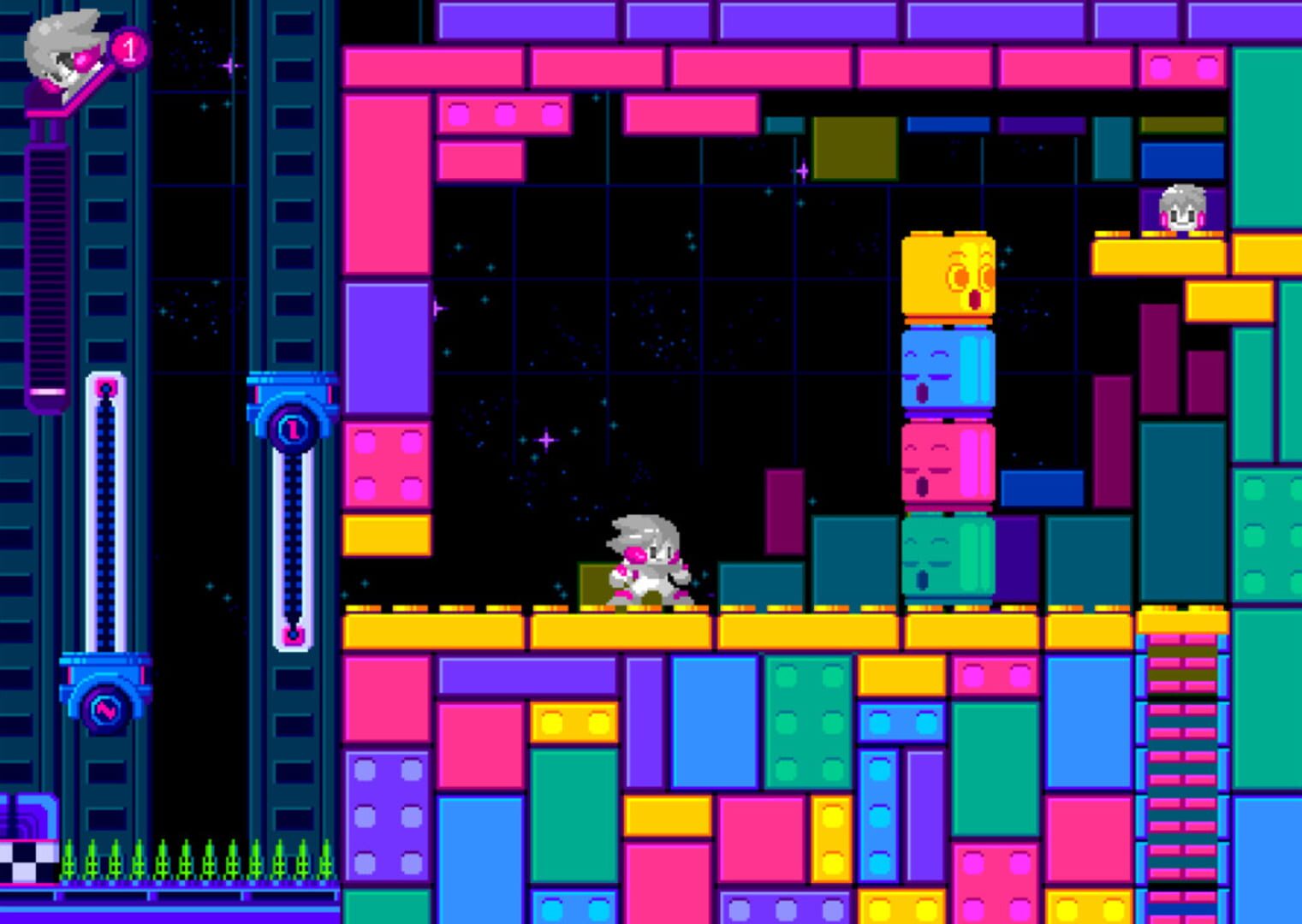Expand the grey helmet sprite on the purple pole
This screenshot has width=1302, height=924.
point(64,51)
